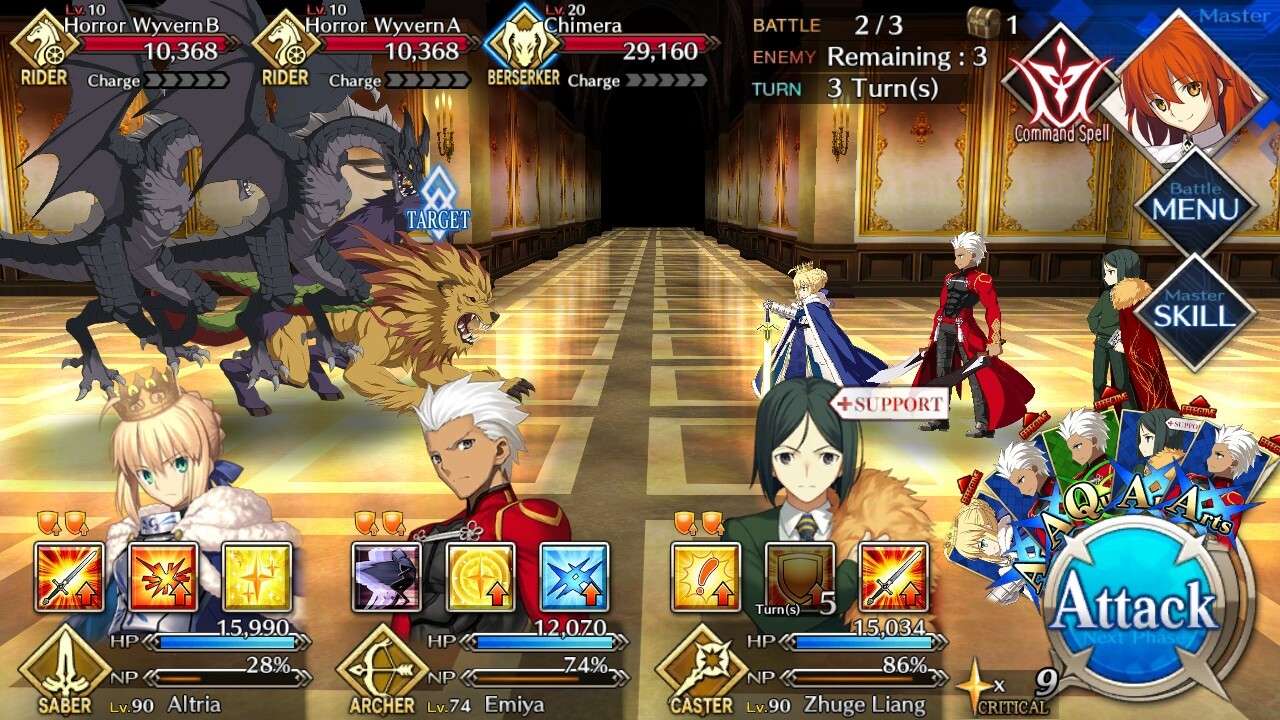Use Emiya's blue projection skill
The image size is (1280, 720).
574,577
